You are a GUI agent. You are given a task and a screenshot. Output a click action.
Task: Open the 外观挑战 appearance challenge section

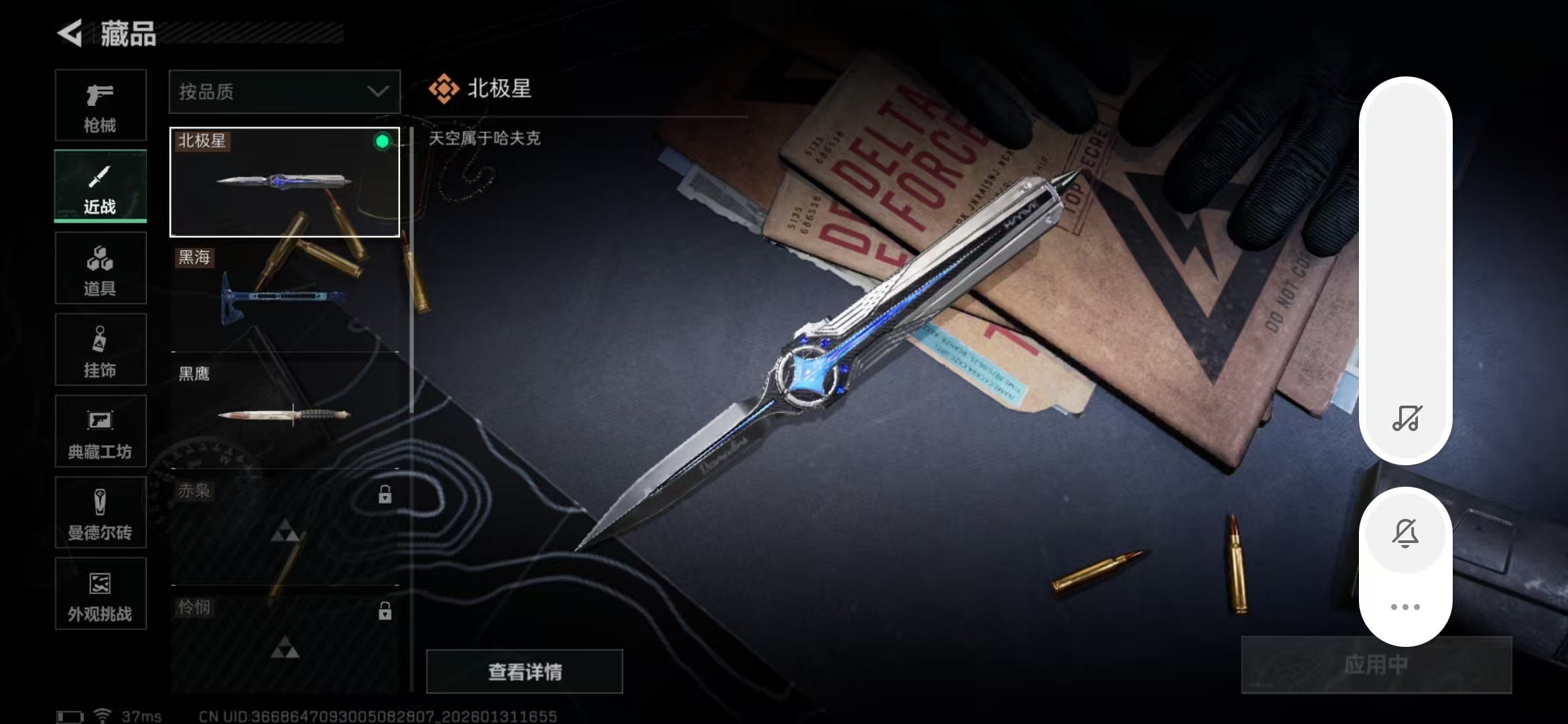tap(101, 594)
